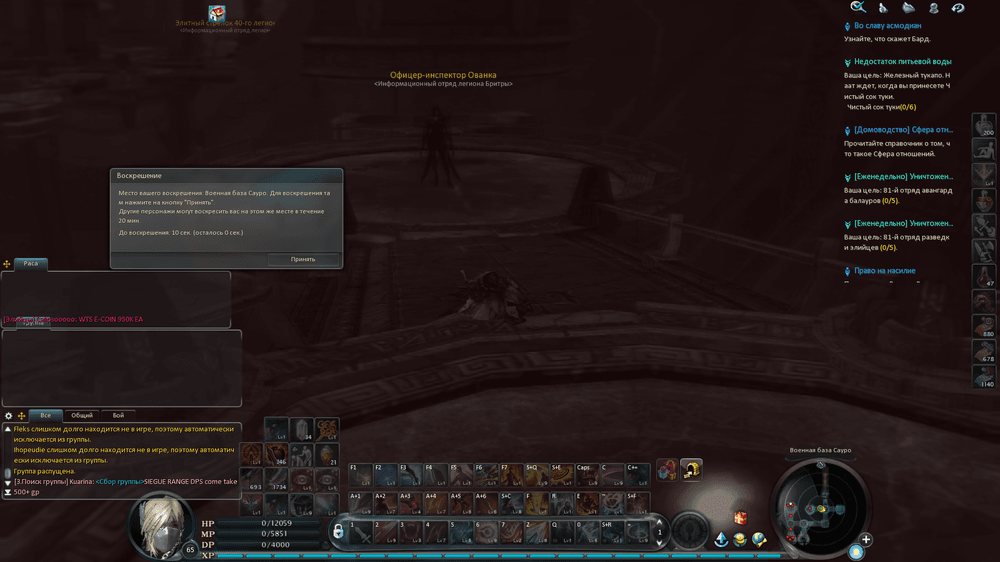Switch to the Все chat tab
This screenshot has width=1000, height=562.
45,415
